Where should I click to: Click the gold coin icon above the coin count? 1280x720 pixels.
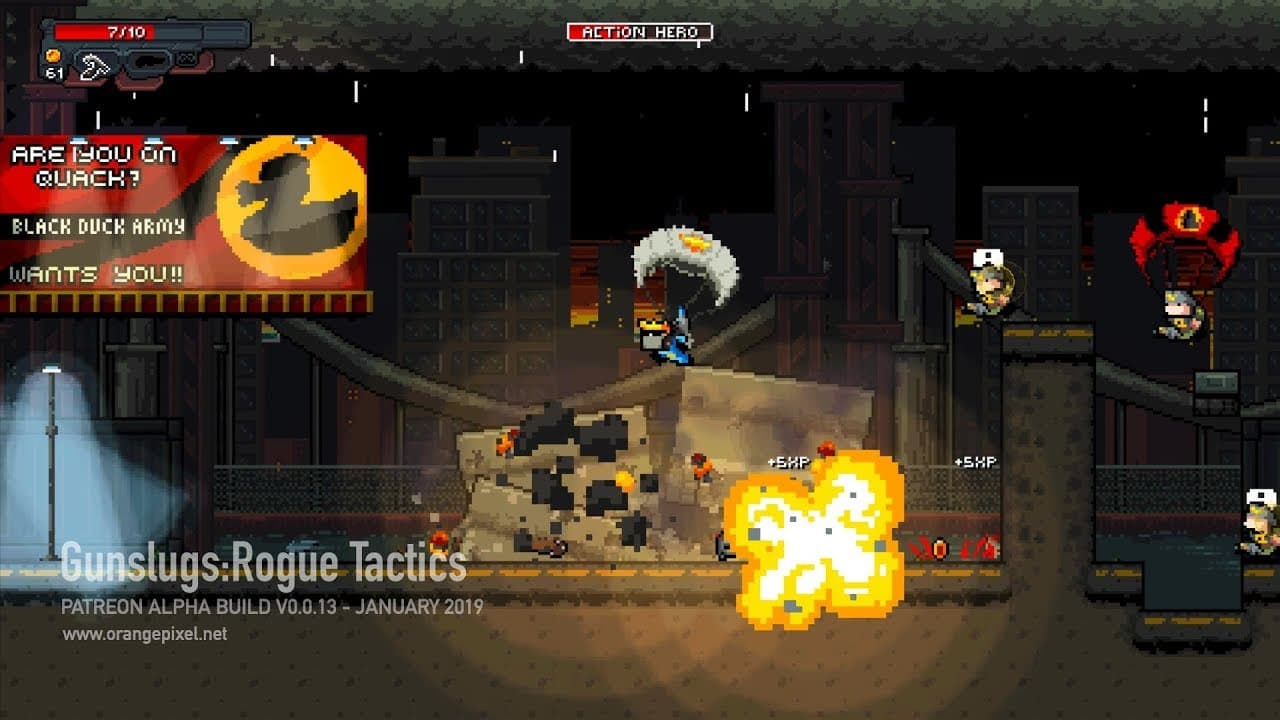coord(54,57)
